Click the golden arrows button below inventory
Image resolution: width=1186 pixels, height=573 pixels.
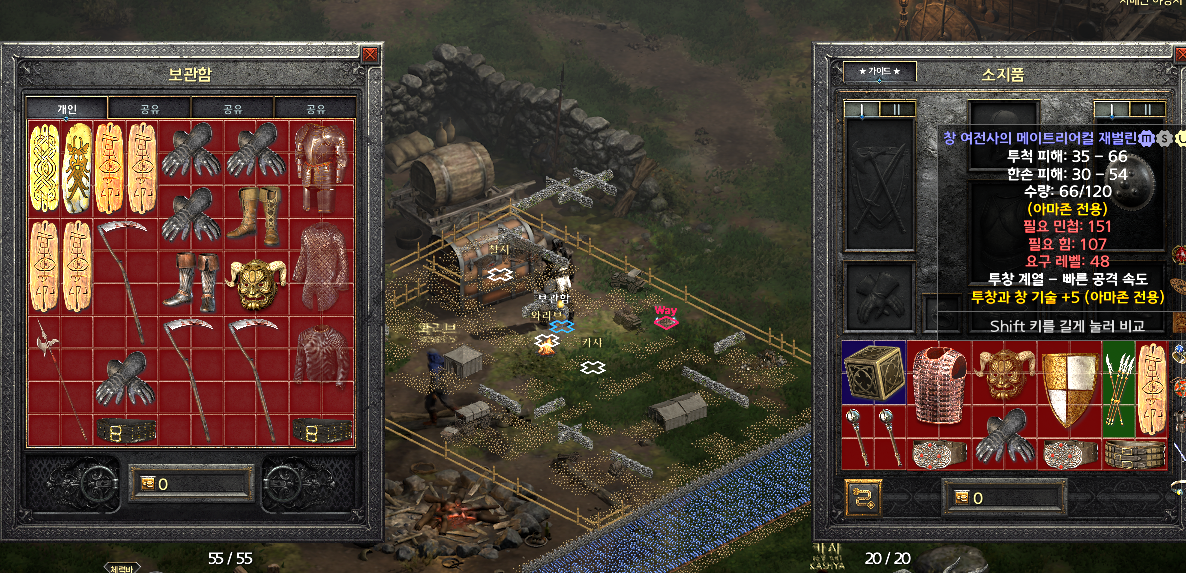(863, 496)
